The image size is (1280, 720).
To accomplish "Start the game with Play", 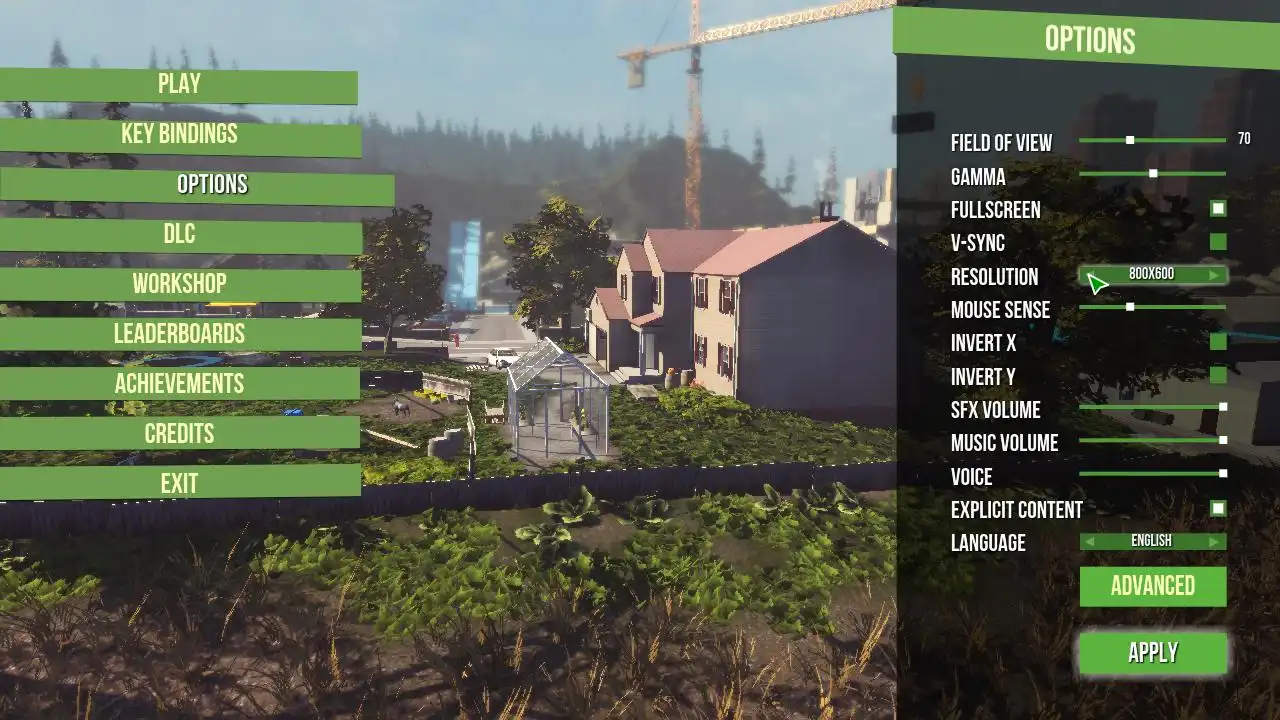I will (x=179, y=85).
